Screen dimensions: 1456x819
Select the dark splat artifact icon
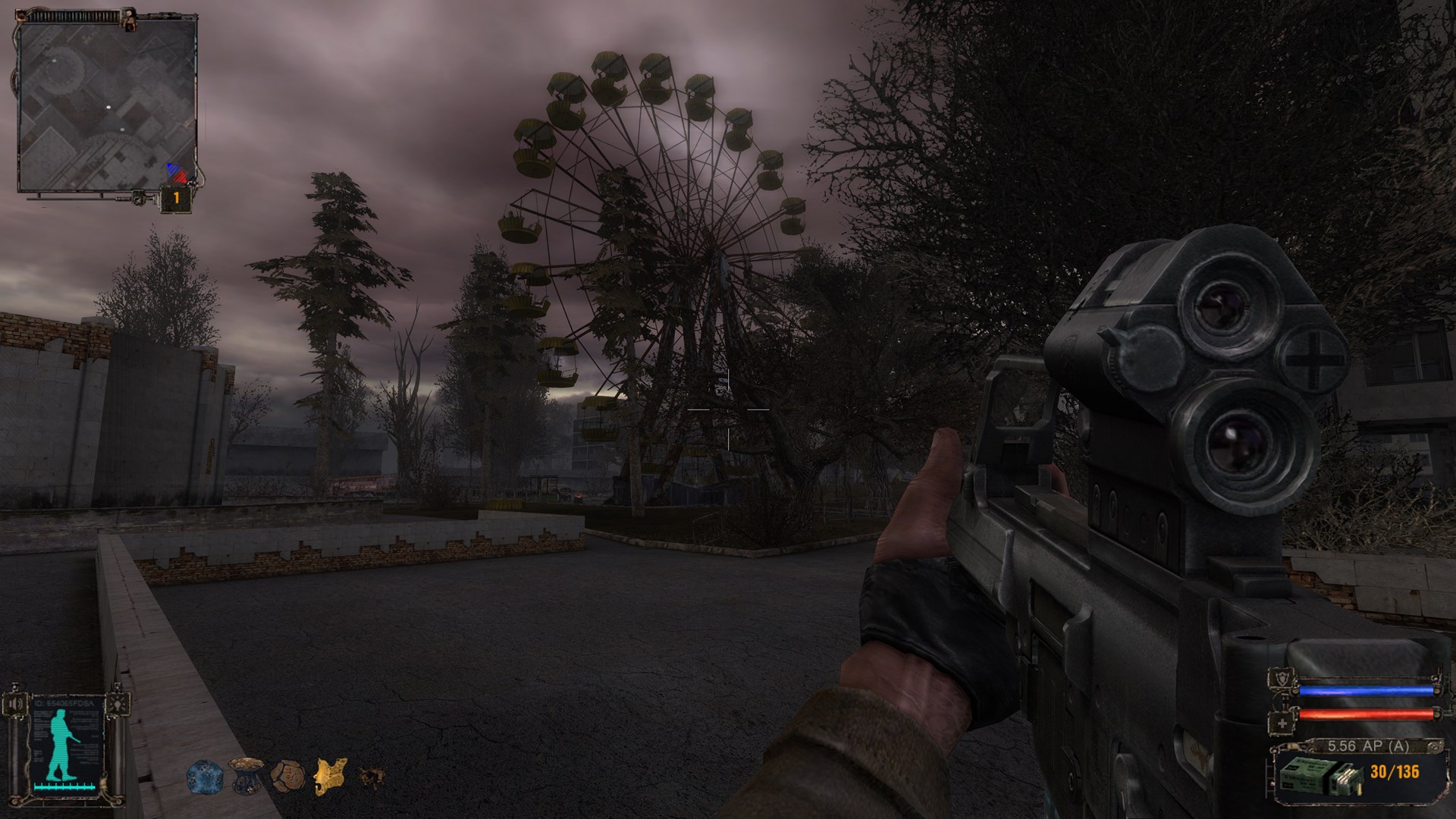coord(373,775)
